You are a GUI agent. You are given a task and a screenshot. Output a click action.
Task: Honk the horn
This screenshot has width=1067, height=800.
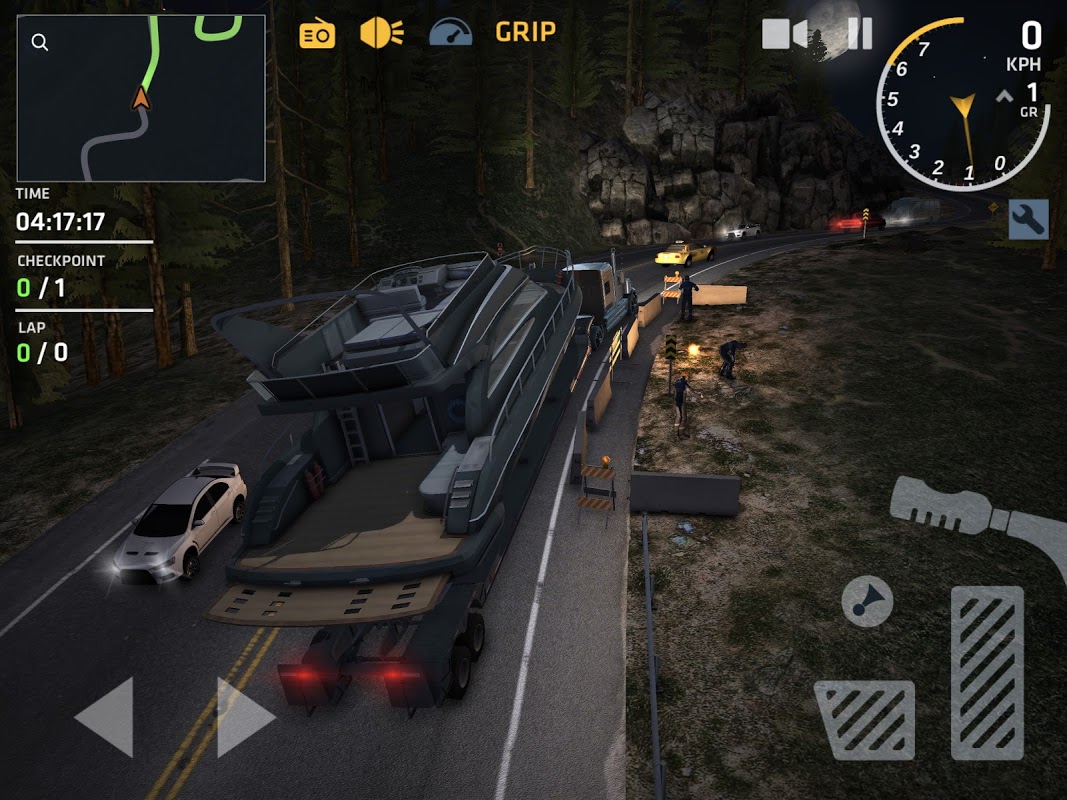867,600
